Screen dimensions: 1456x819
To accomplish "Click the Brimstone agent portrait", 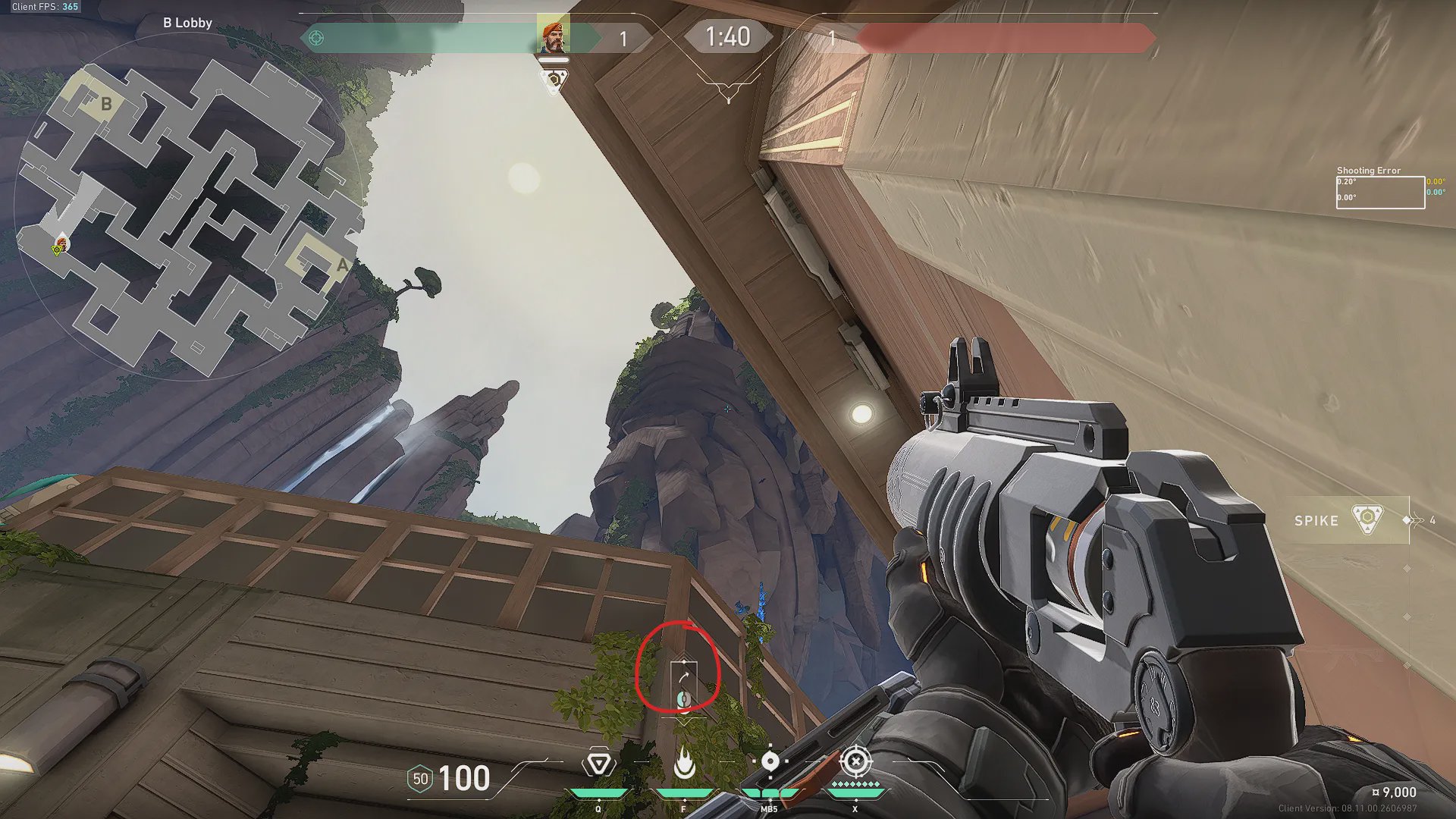I will coord(554,36).
